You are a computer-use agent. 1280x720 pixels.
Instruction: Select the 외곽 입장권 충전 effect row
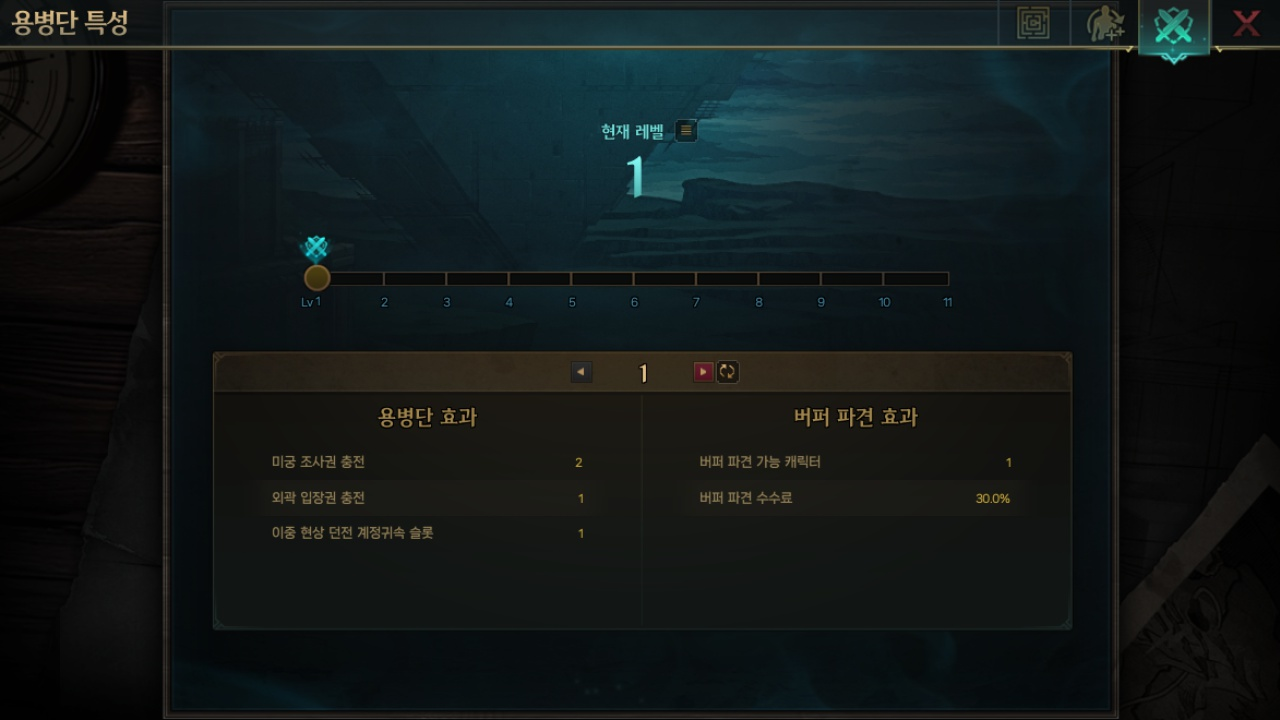tap(427, 498)
